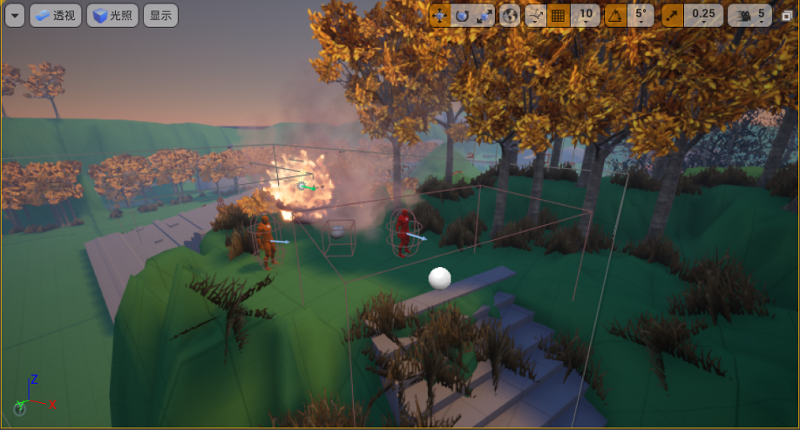Select the rotate gizmo tool
The image size is (800, 430).
coord(462,15)
